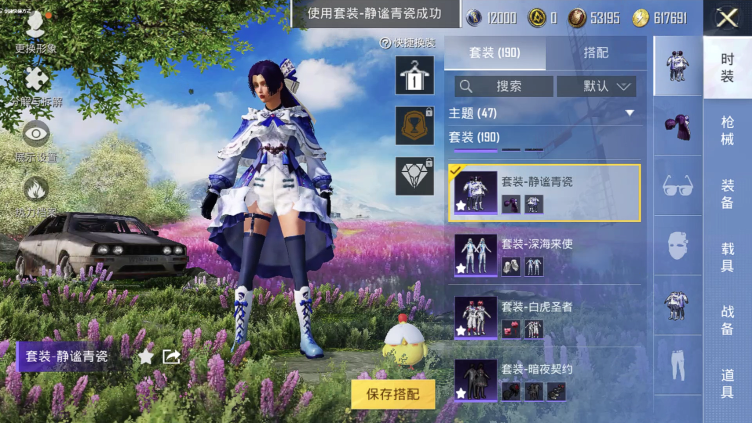Select the 套装-深海来使 outfit row

pos(545,255)
